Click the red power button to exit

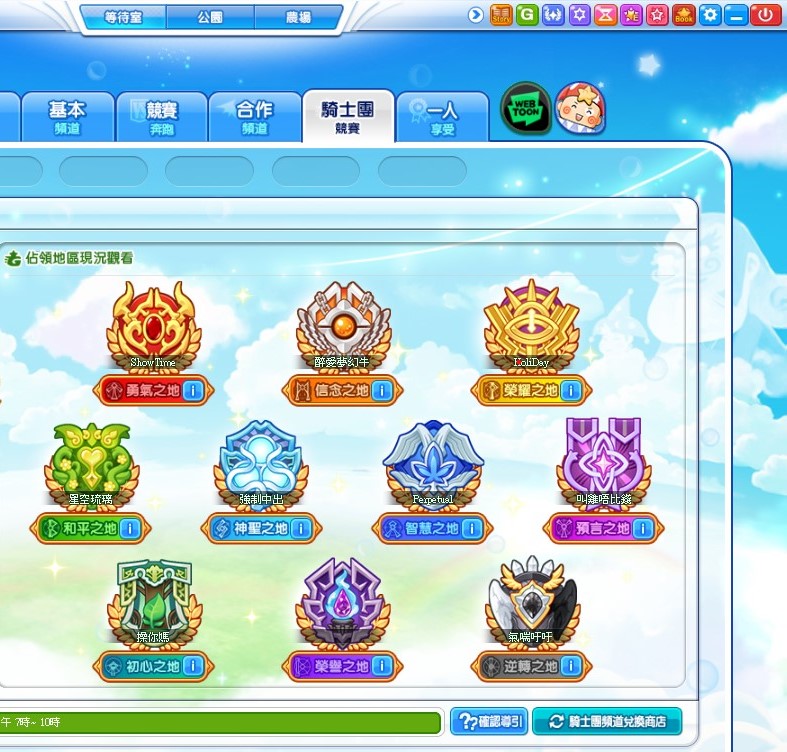pyautogui.click(x=765, y=15)
